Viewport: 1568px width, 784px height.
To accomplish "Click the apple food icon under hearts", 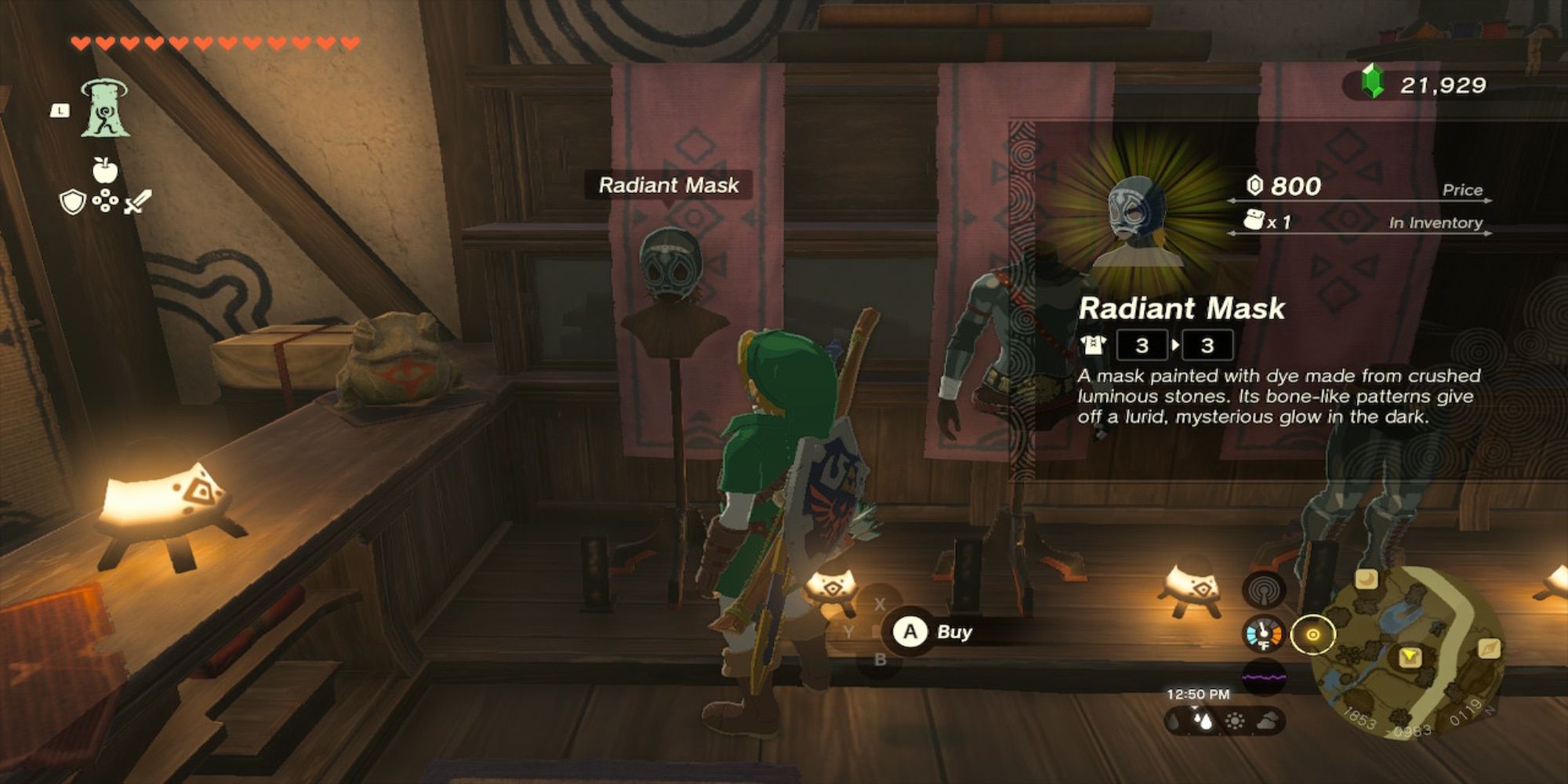I will click(105, 169).
